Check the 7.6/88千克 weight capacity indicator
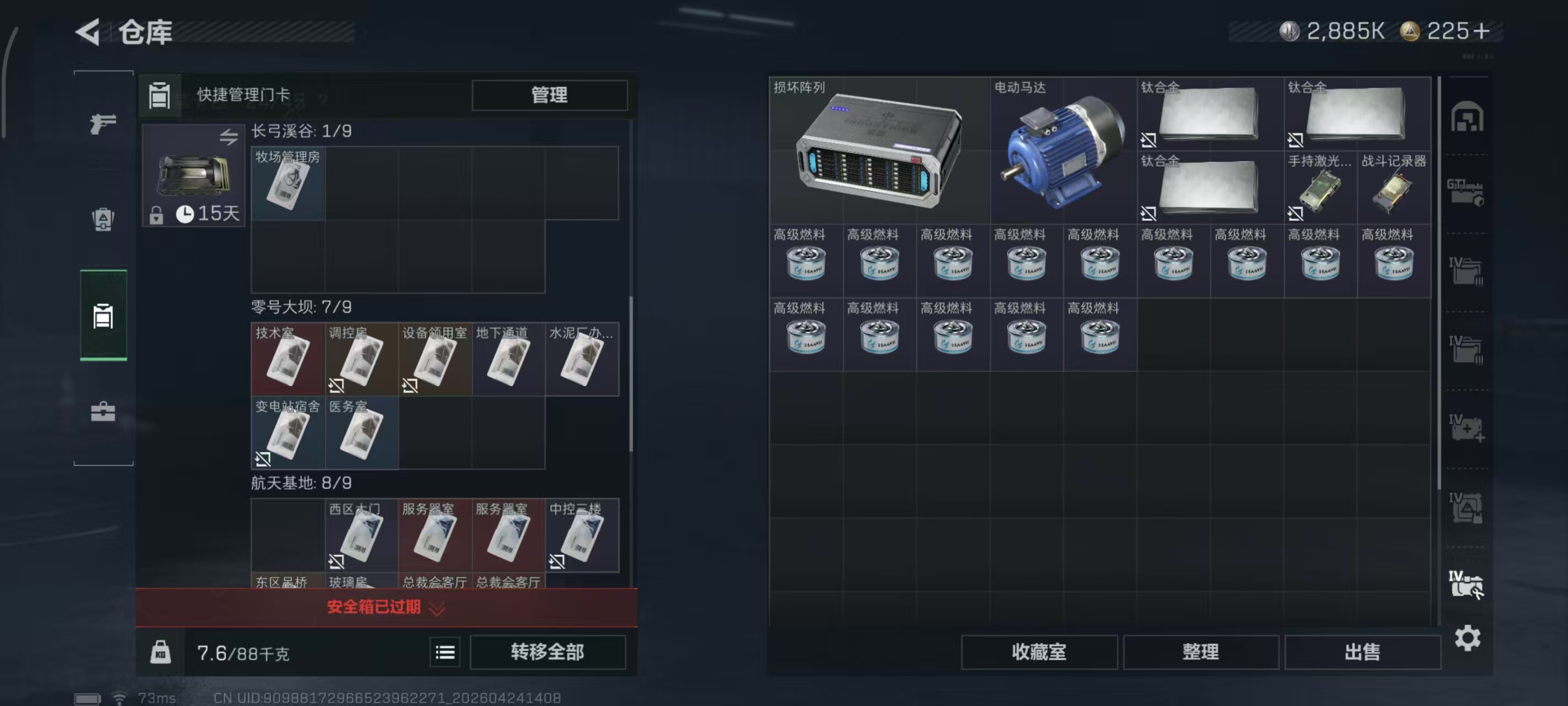1568x706 pixels. (243, 653)
